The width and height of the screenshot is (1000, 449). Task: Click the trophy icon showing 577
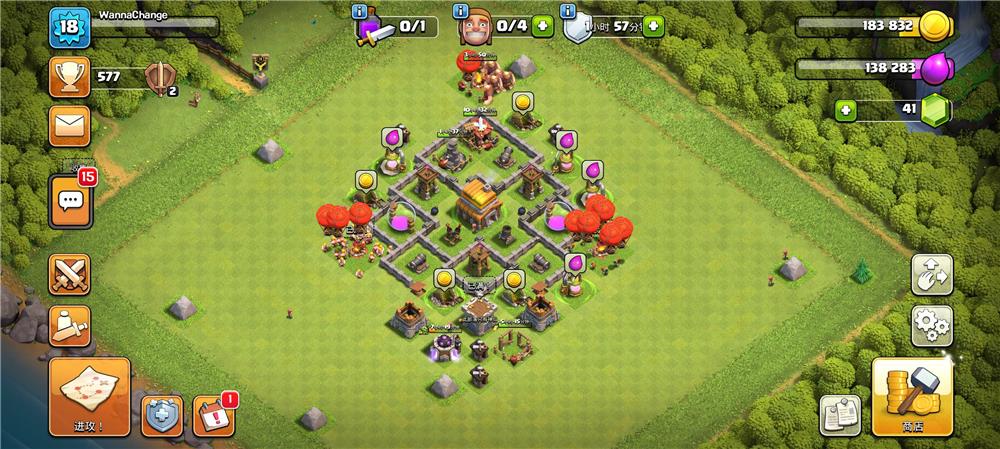click(70, 75)
